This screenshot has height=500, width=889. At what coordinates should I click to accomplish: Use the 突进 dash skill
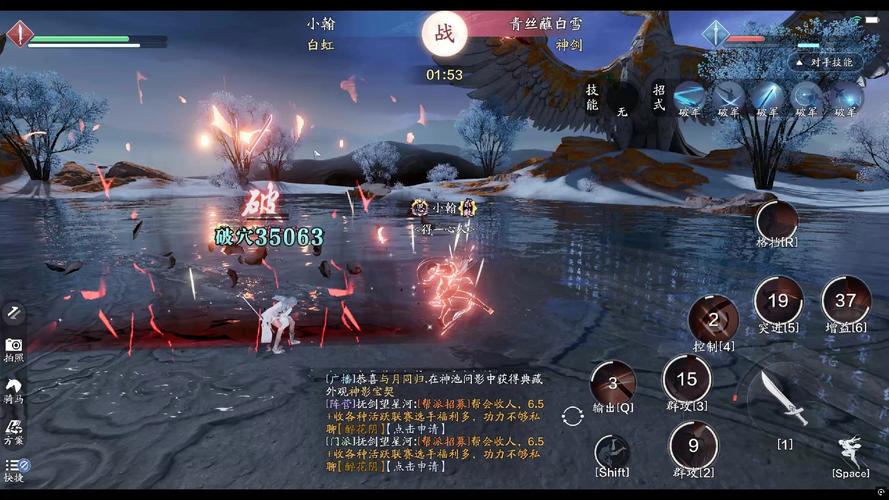(778, 300)
